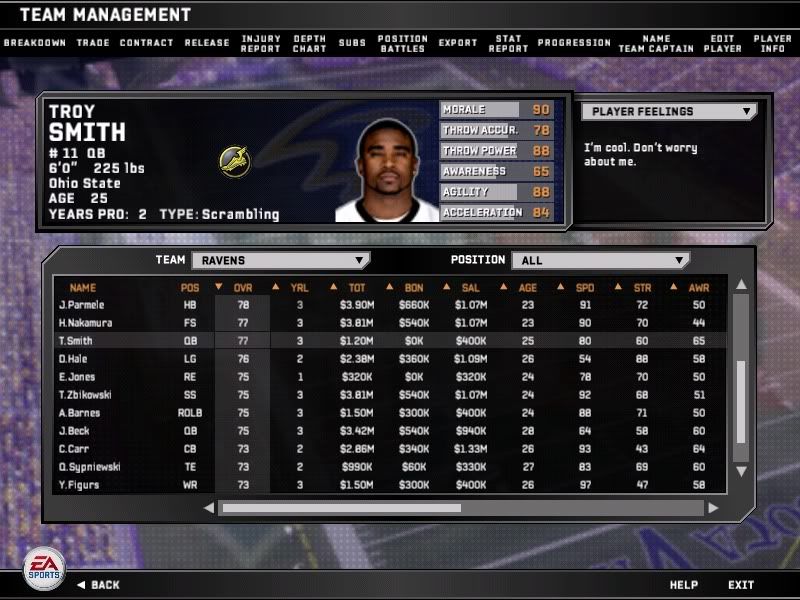Open Position Battles screen
Image resolution: width=800 pixels, height=600 pixels.
[402, 43]
